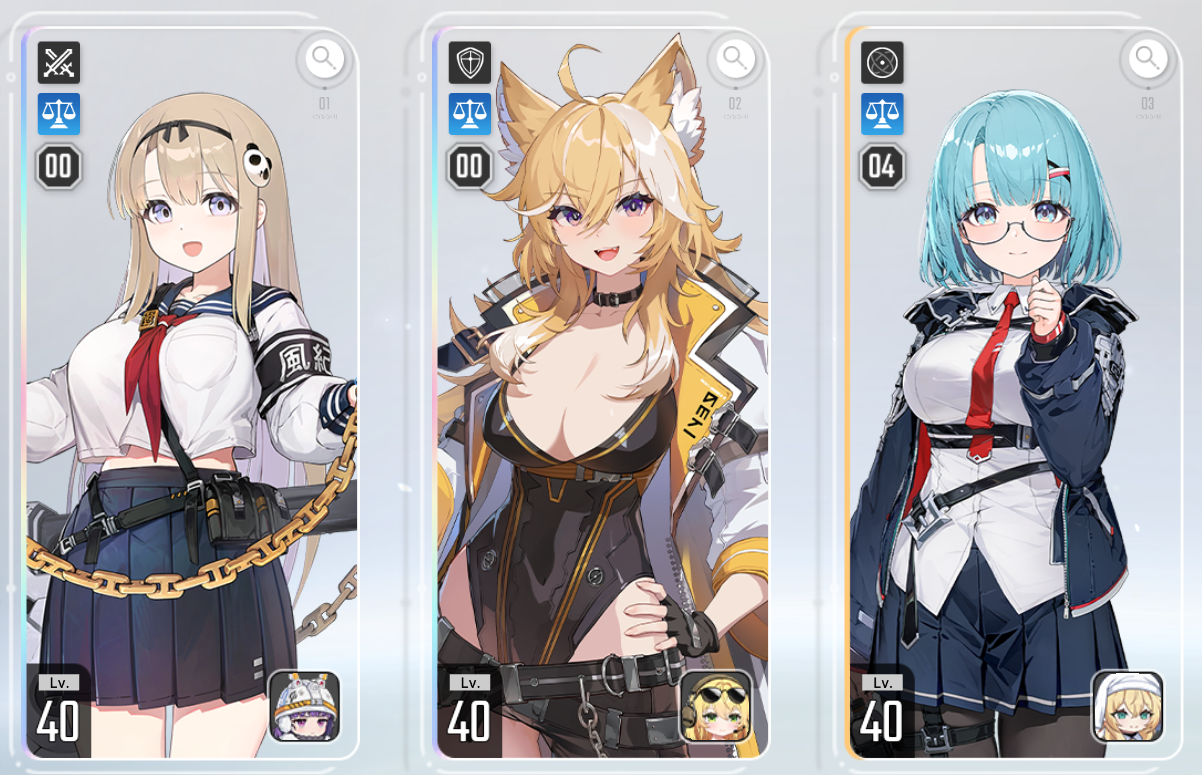Pick the teal-haired glasses girl's card
Screen dimensions: 1202x775
click(1010, 400)
